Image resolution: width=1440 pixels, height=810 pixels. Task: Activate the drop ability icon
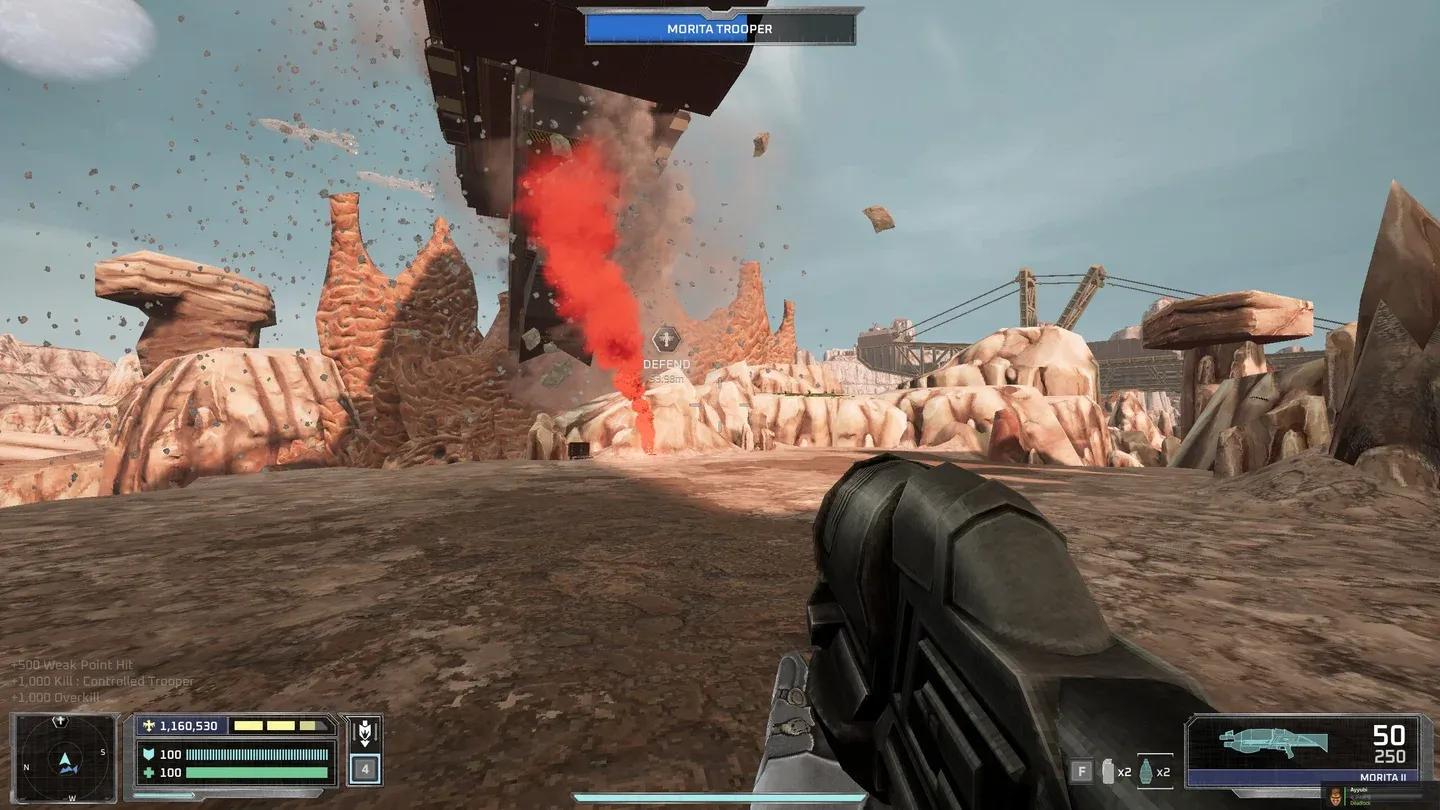click(365, 733)
